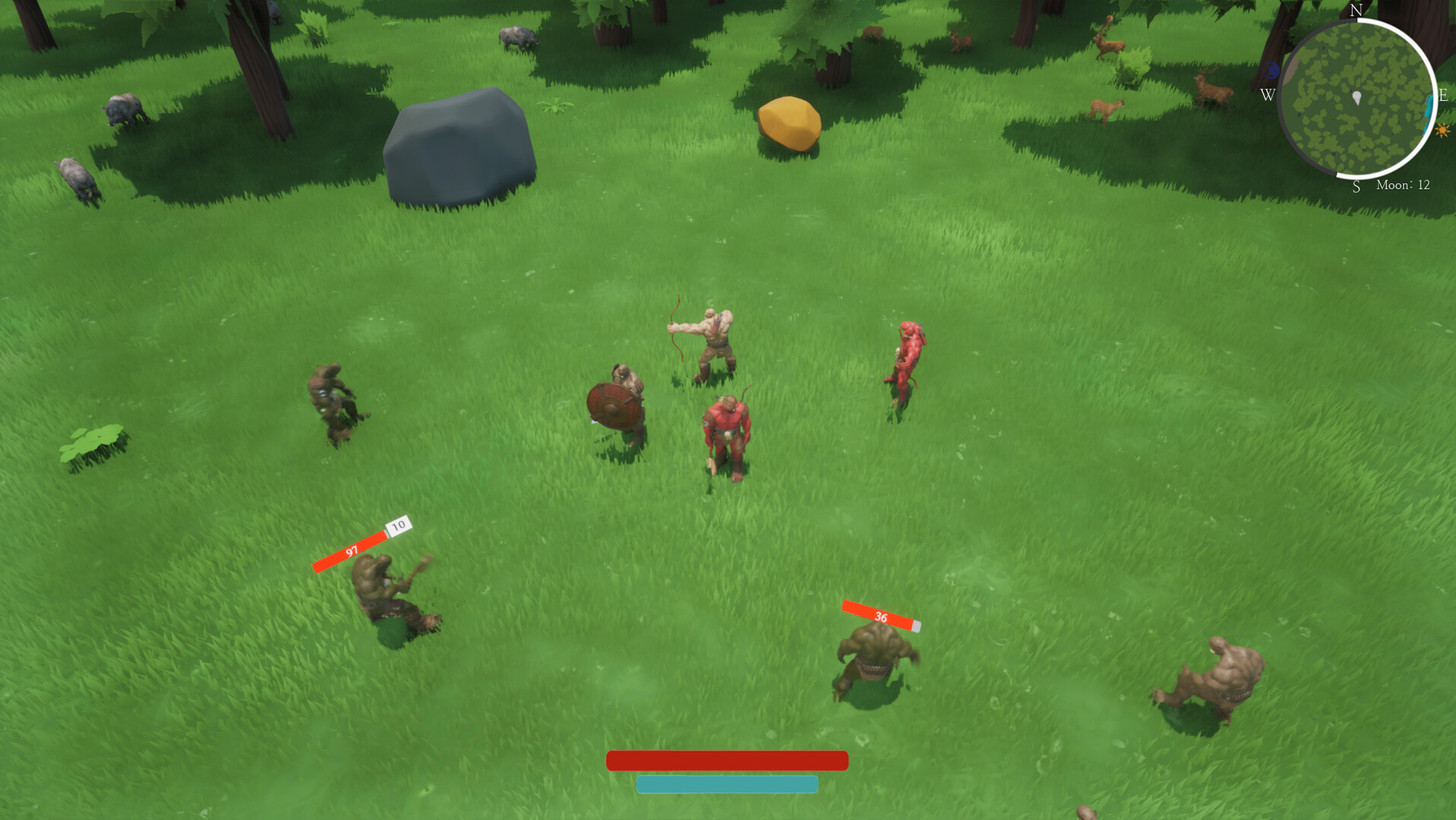Click the compass letter W on the minimap
The width and height of the screenshot is (1456, 820).
(x=1268, y=93)
